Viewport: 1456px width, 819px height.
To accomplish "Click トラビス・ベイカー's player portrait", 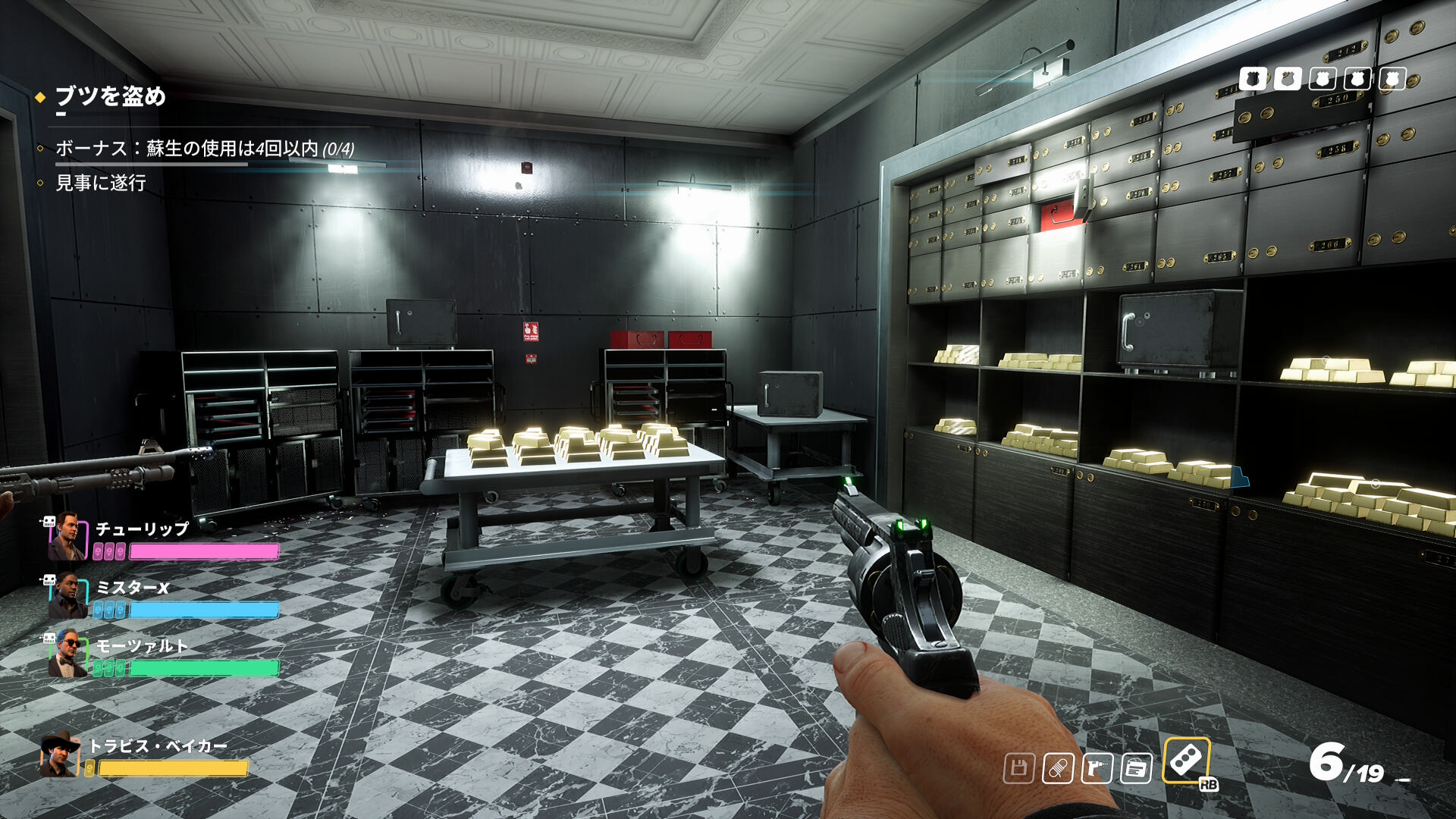I will point(60,755).
